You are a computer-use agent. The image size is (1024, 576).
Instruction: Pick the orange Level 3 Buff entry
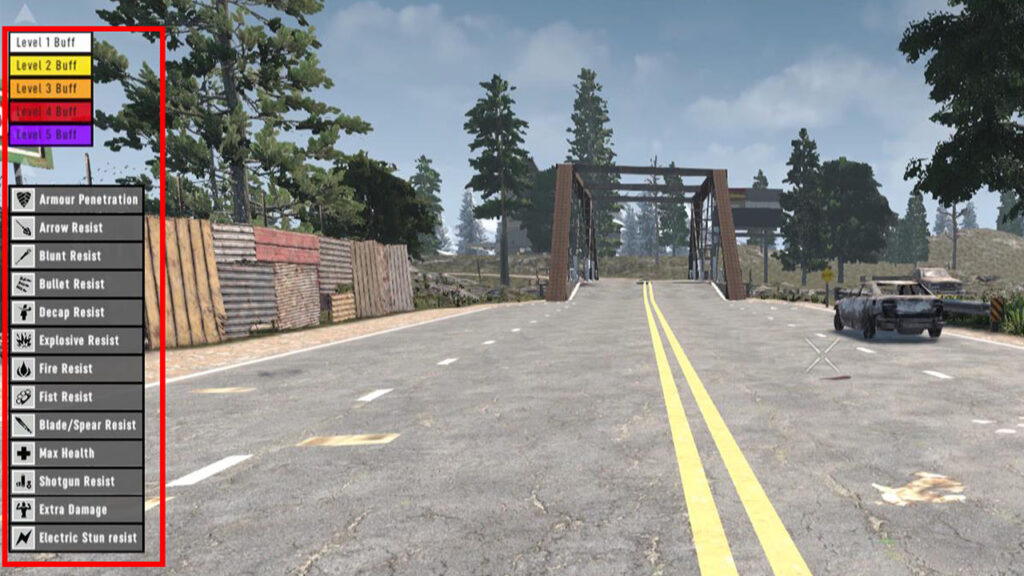[x=50, y=88]
